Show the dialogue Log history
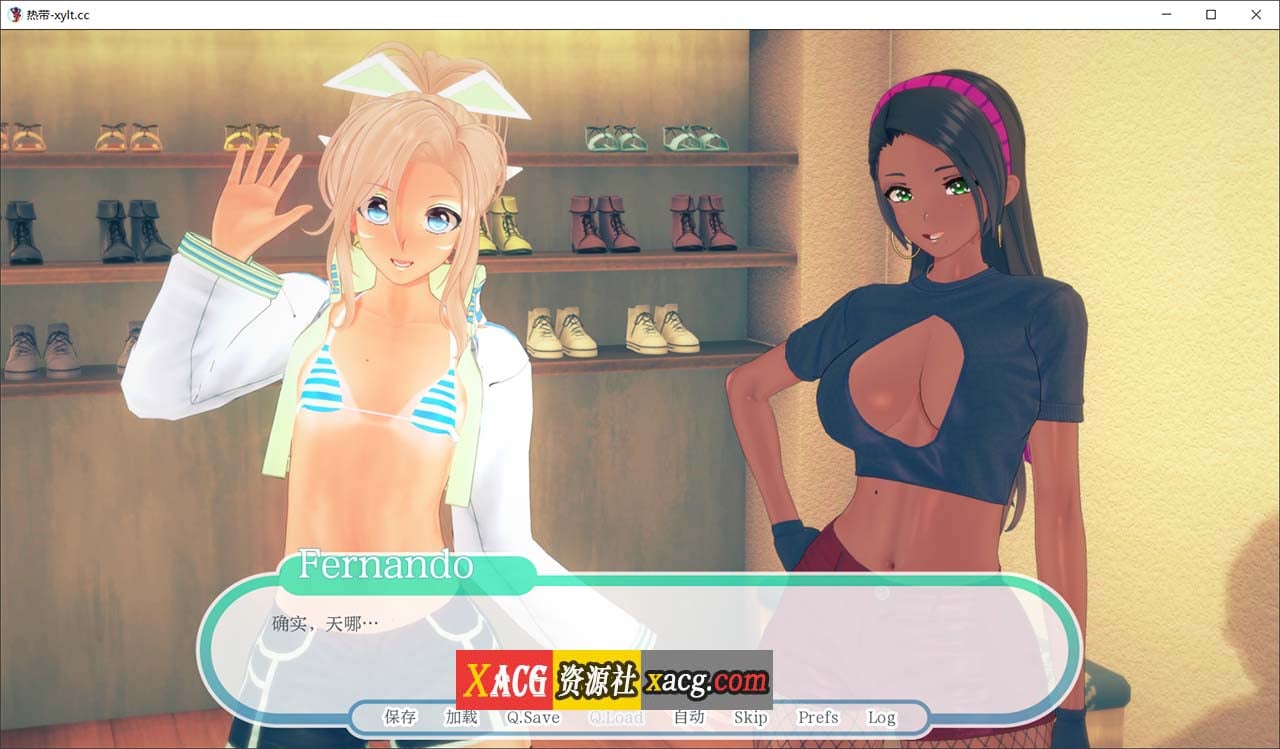1280x749 pixels. point(881,717)
